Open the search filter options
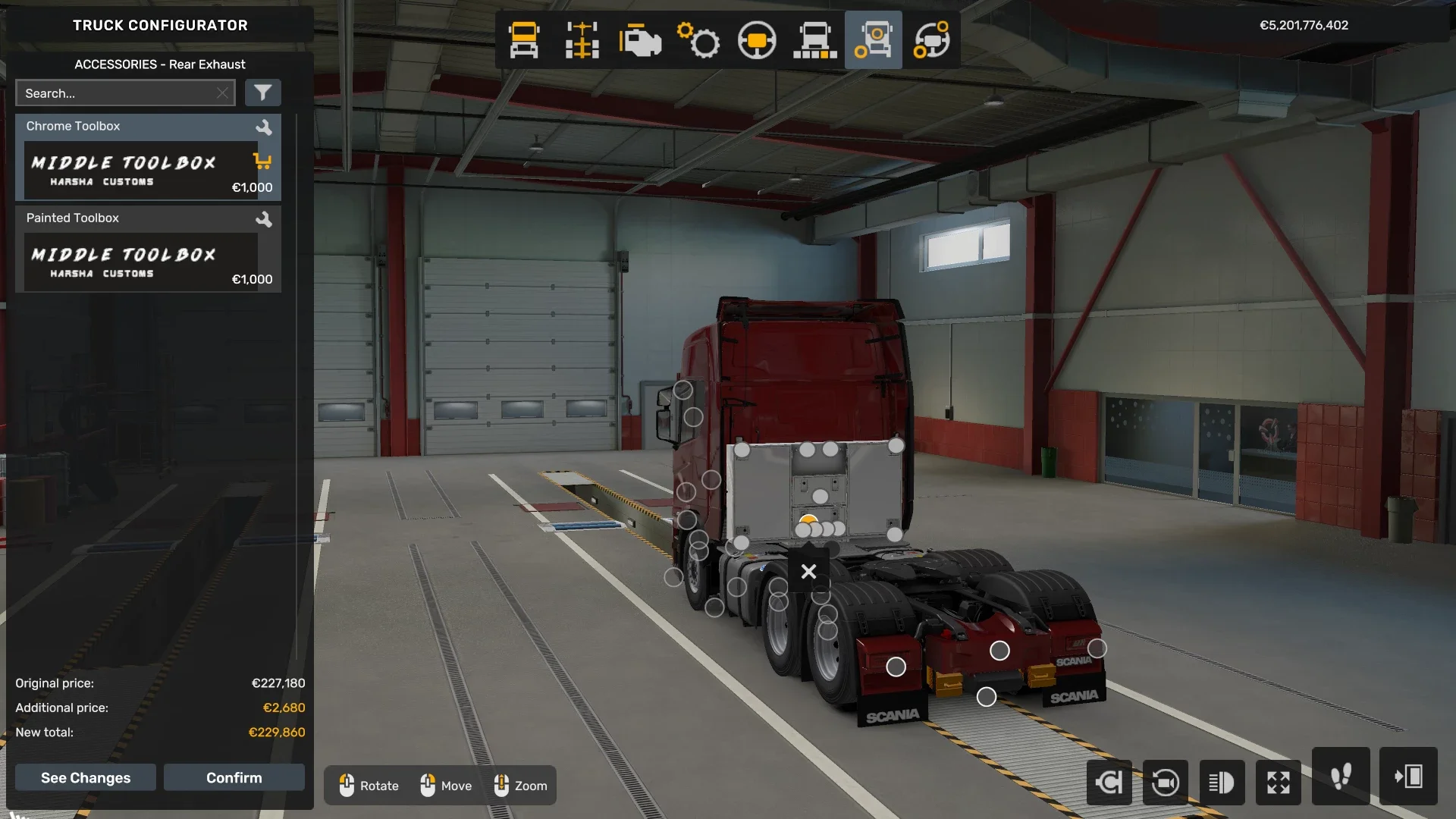 click(263, 93)
